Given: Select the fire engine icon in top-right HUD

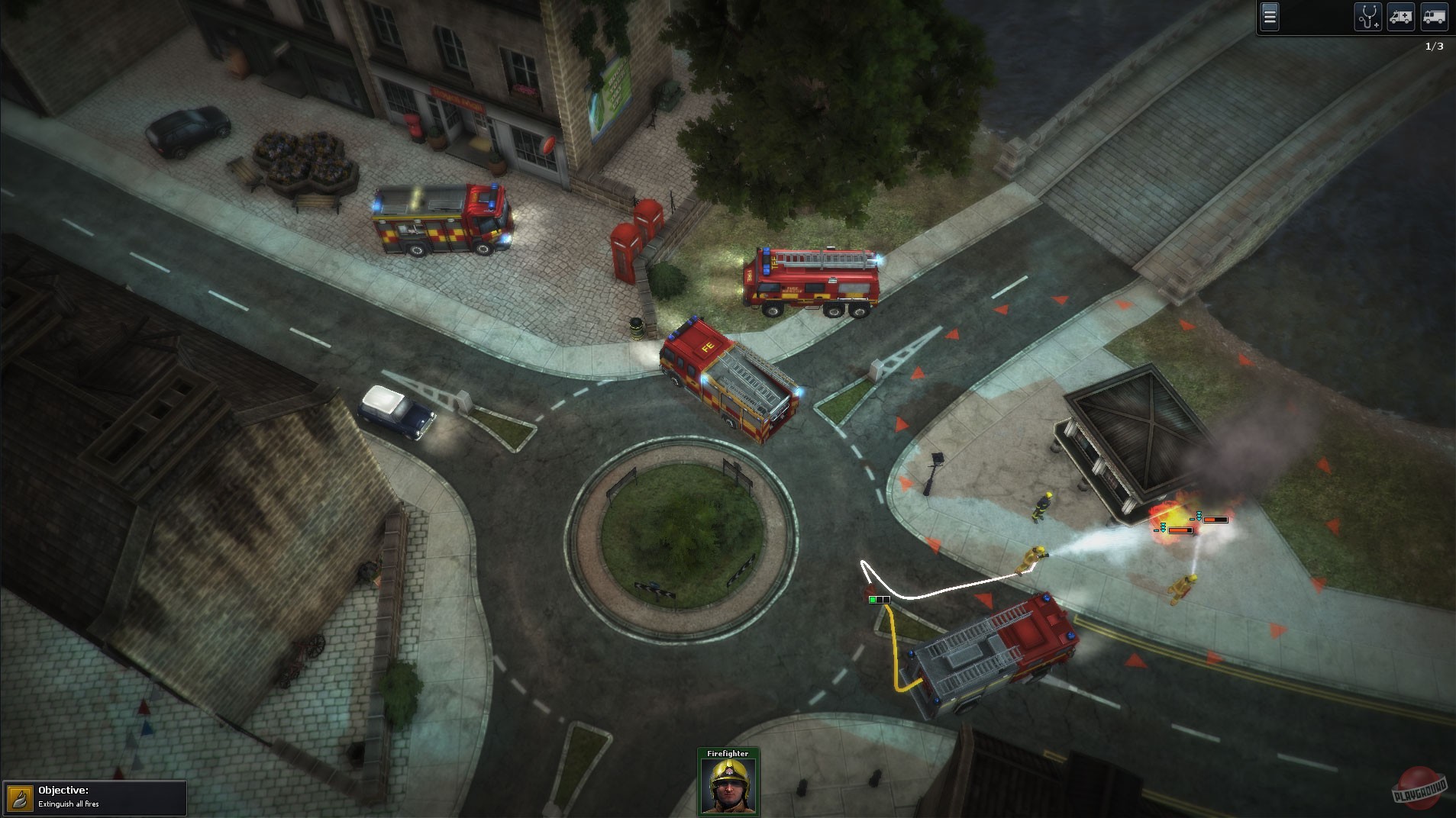Looking at the screenshot, I should 1435,17.
